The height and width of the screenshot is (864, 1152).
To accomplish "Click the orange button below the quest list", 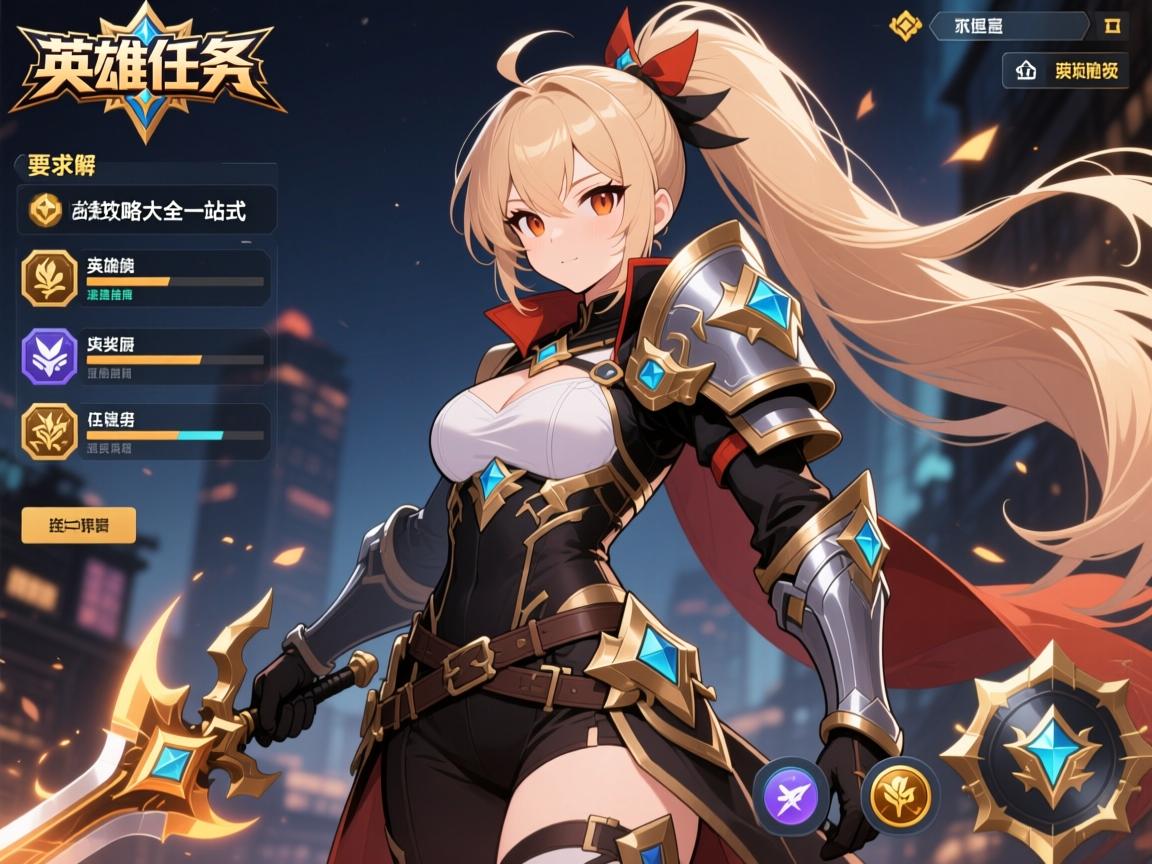I will click(78, 525).
